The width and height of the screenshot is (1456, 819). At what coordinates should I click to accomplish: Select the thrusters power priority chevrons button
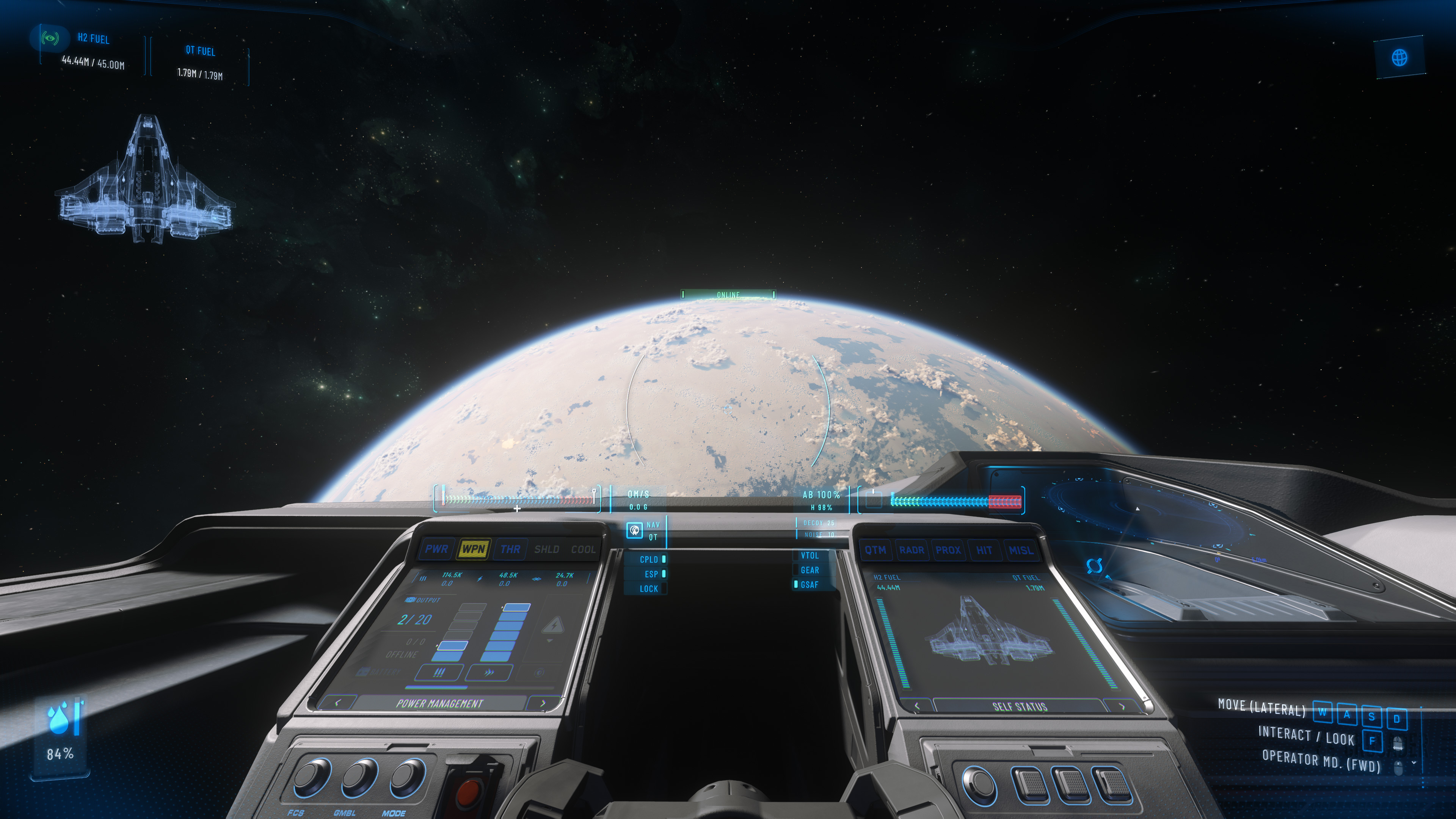pos(490,673)
